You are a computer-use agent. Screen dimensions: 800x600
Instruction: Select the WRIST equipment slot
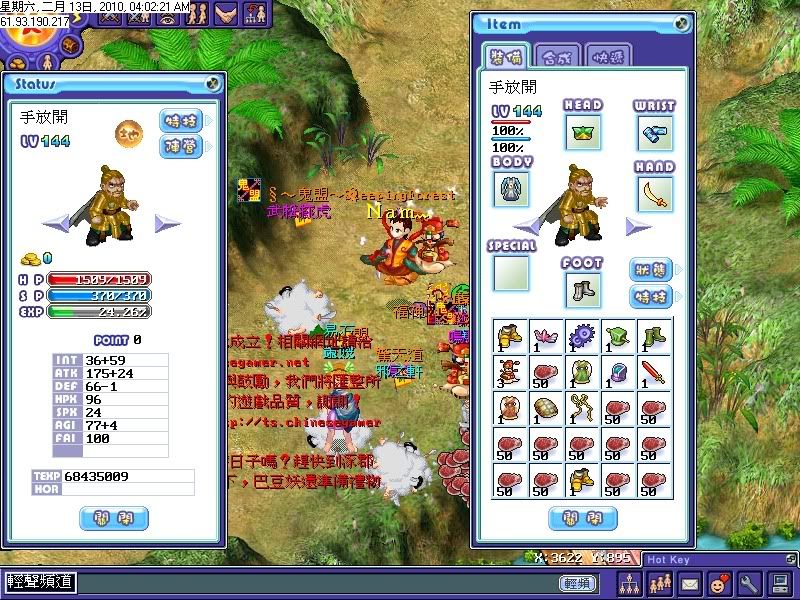654,132
